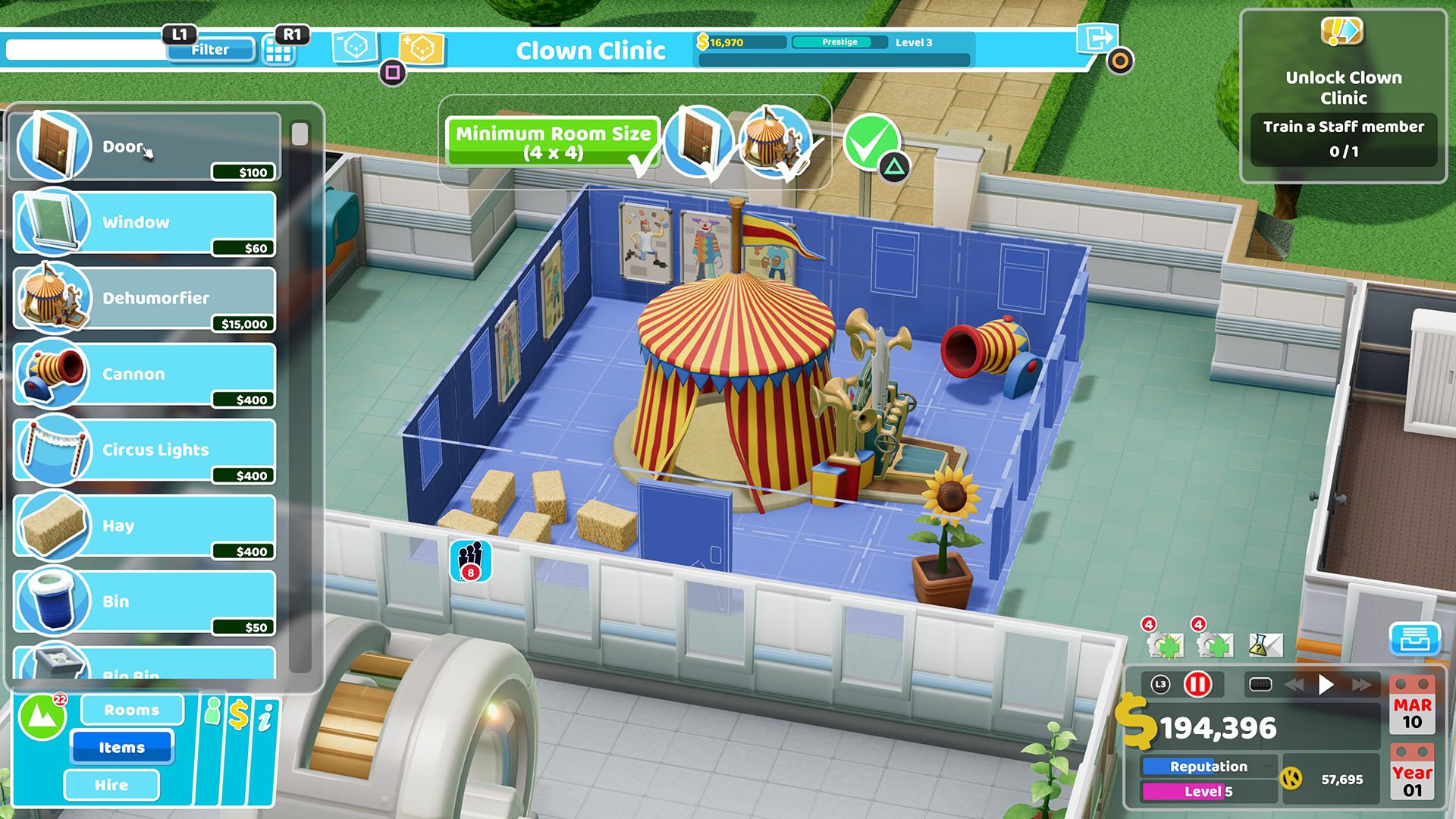Open the Hire menu

click(111, 785)
